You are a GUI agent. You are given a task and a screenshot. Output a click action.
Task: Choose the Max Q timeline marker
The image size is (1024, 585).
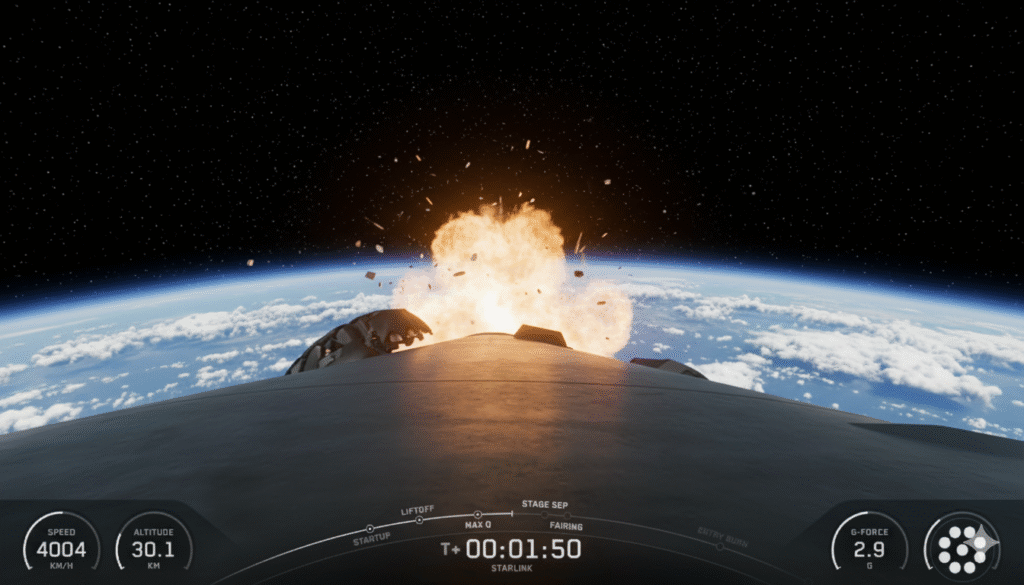477,515
